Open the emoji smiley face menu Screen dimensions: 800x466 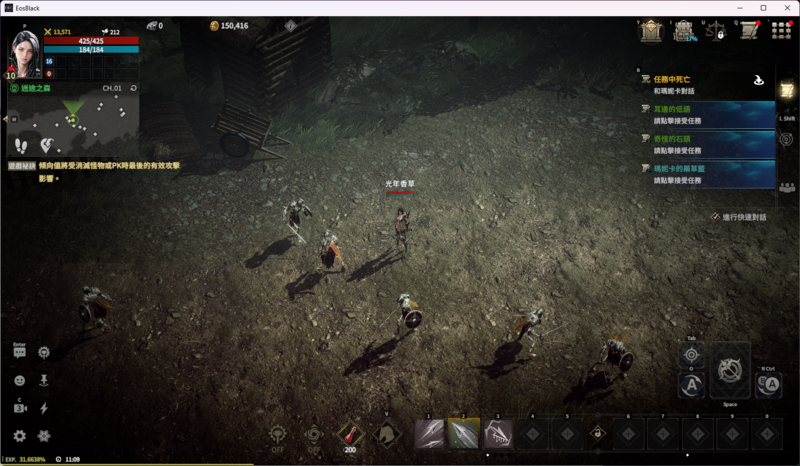(20, 381)
